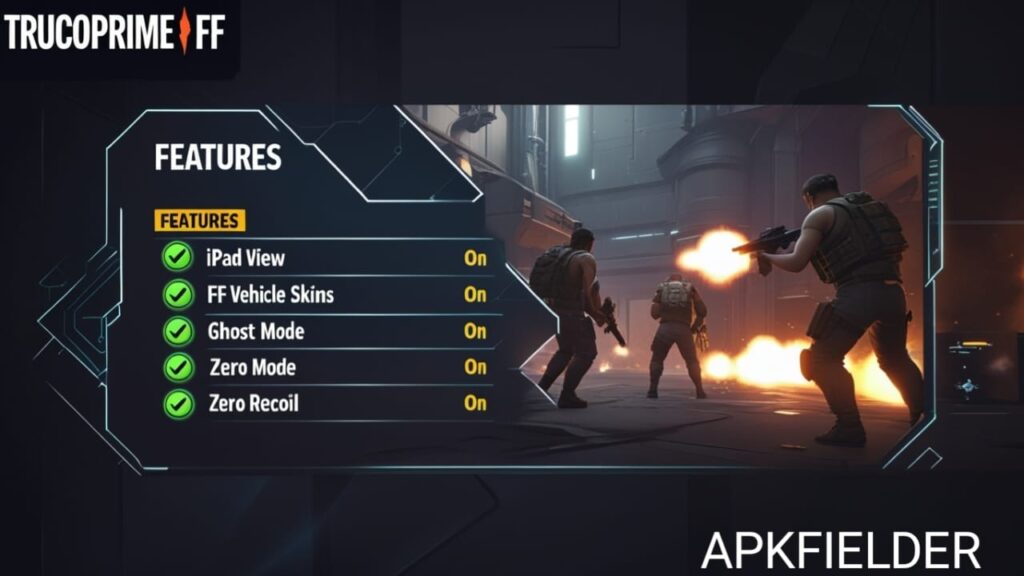The height and width of the screenshot is (576, 1024).
Task: Uncheck the Zero Mode green checkmark
Action: pyautogui.click(x=177, y=367)
